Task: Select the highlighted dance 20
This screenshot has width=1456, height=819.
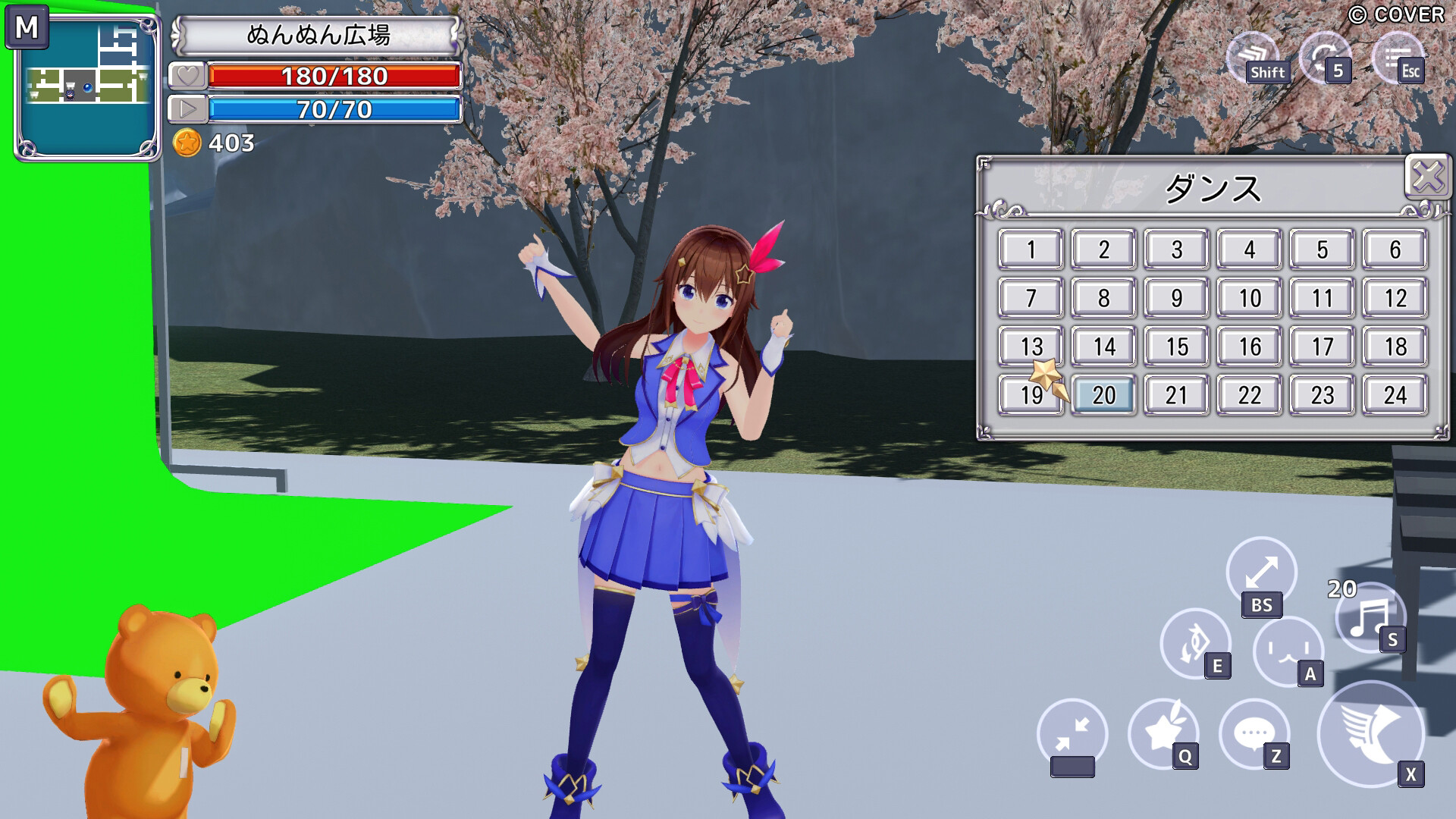Action: [1103, 395]
